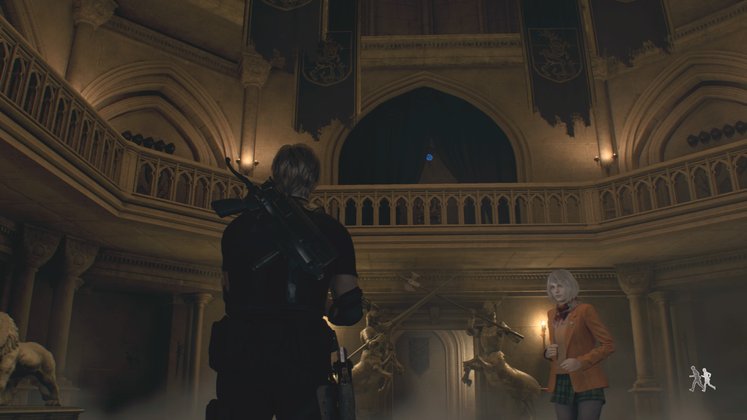
Task: Click the companion follow formation icon
Action: point(701,378)
